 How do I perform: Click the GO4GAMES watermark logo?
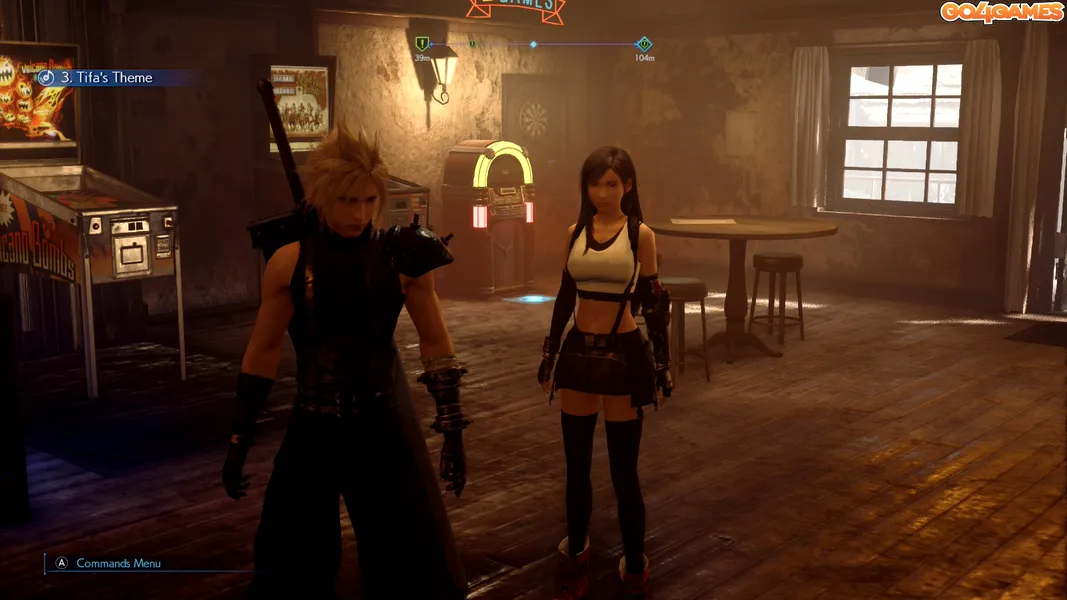point(999,12)
